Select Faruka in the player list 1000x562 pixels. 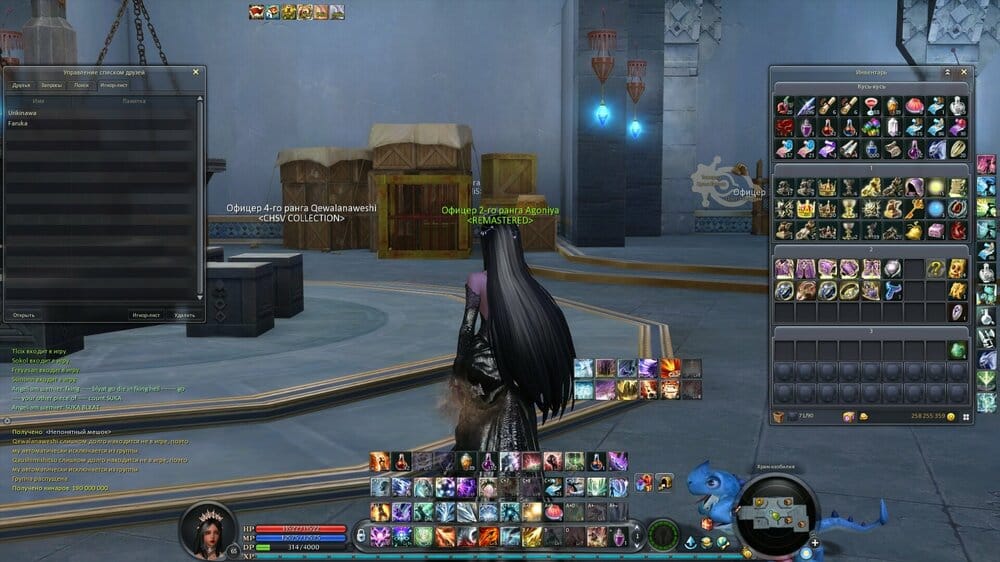(18, 123)
